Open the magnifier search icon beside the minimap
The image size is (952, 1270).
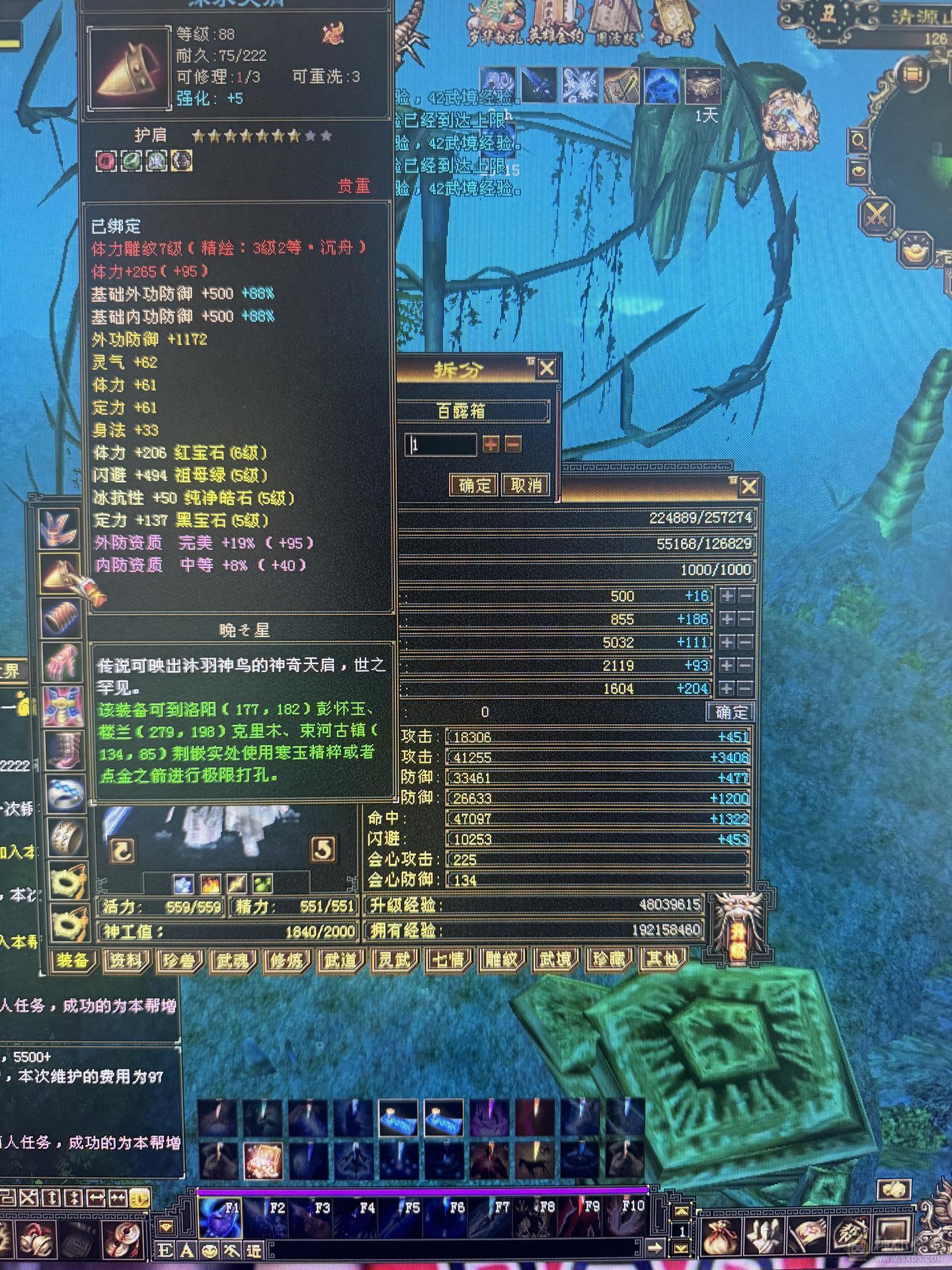[858, 140]
